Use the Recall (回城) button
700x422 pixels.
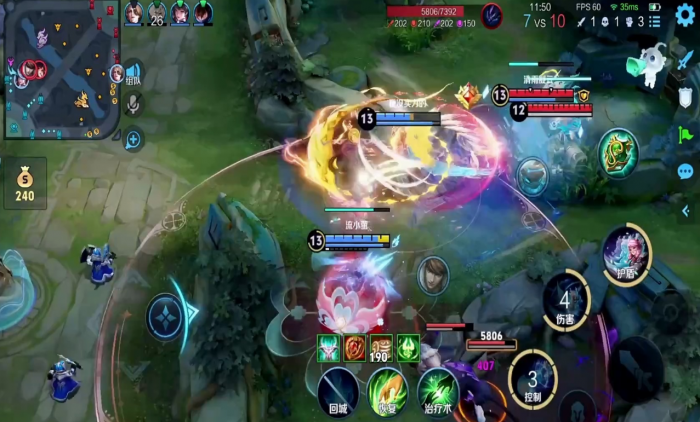click(x=338, y=389)
